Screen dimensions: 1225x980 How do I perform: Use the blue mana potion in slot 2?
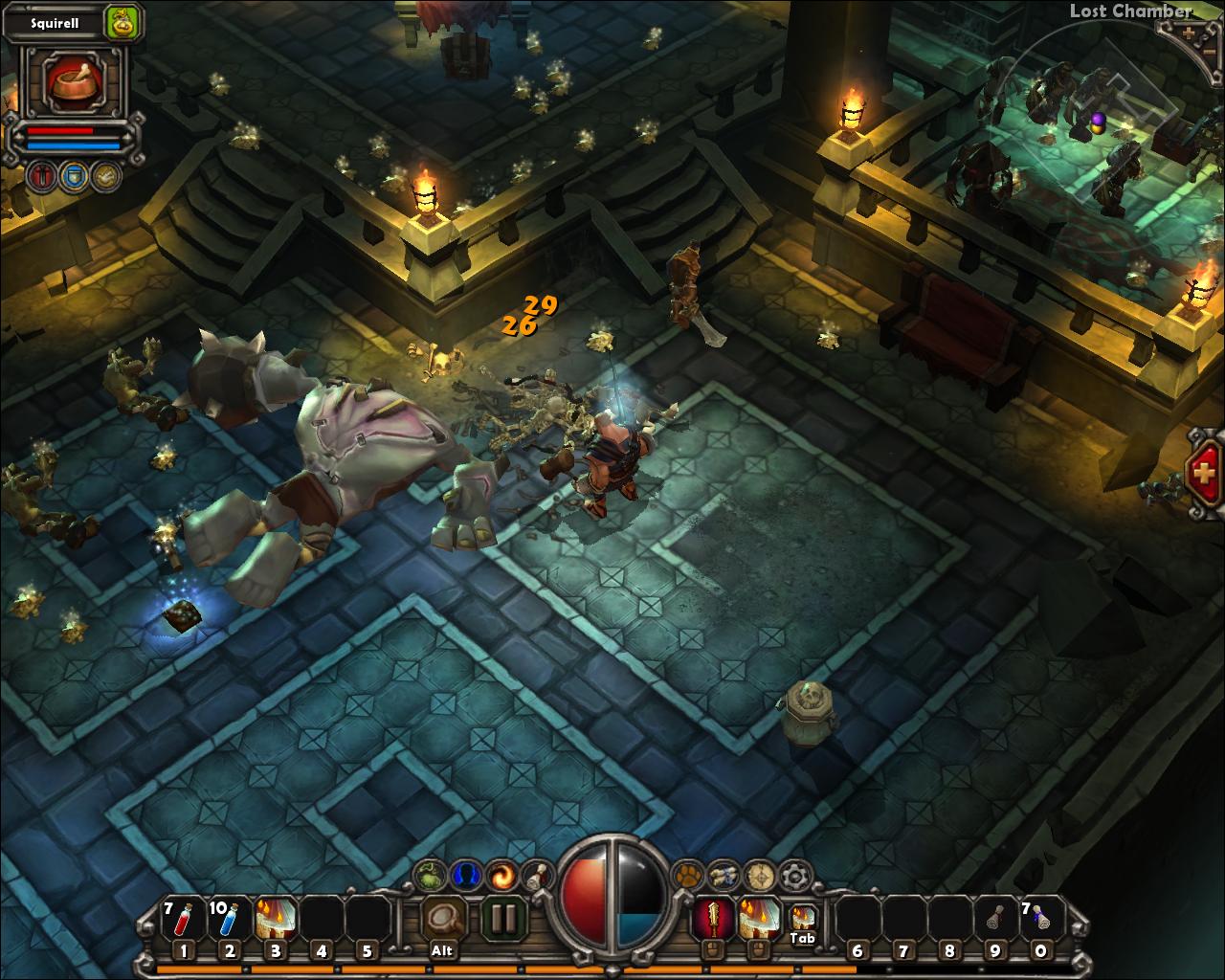click(228, 920)
